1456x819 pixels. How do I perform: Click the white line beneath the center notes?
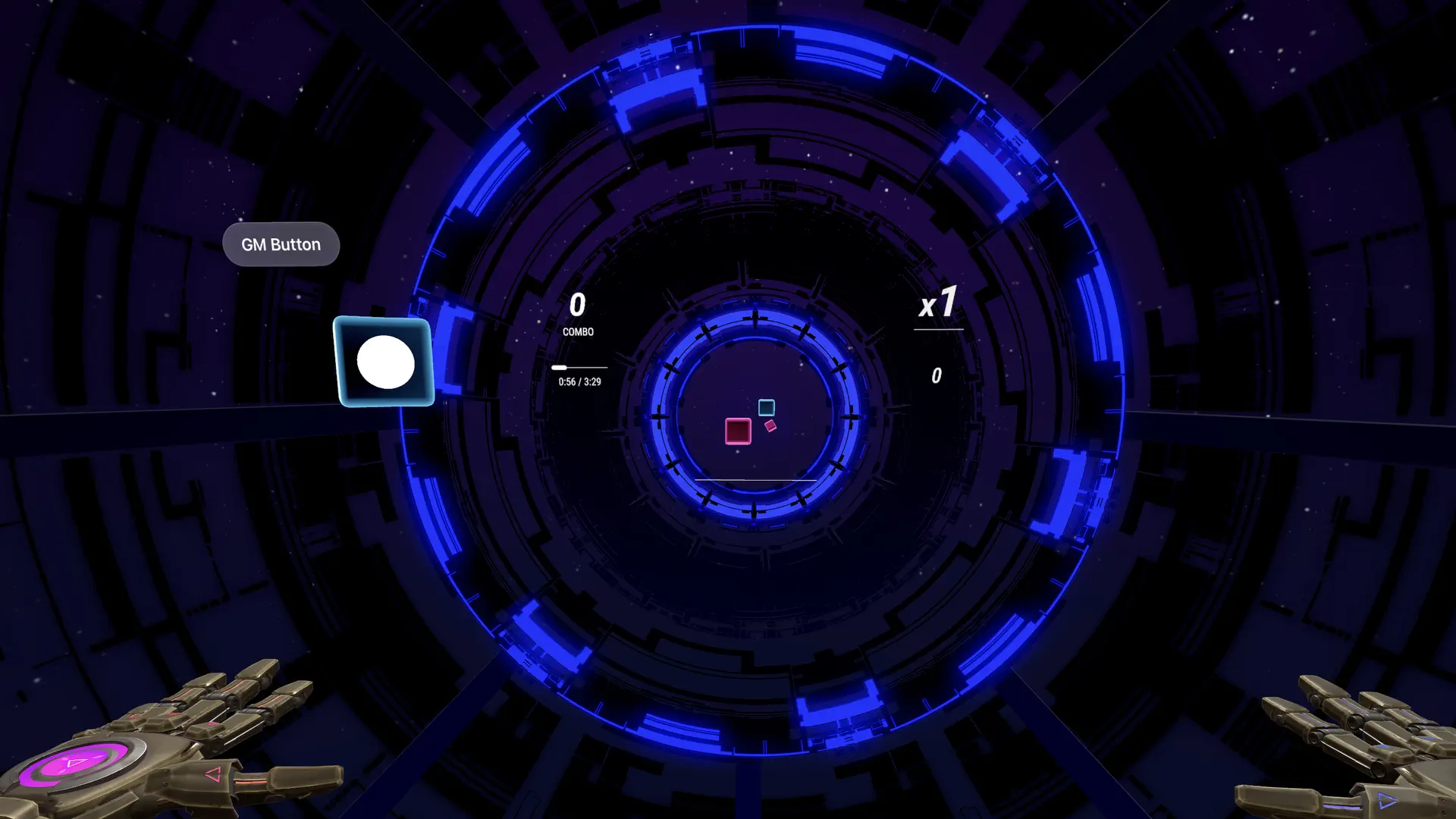(x=755, y=479)
